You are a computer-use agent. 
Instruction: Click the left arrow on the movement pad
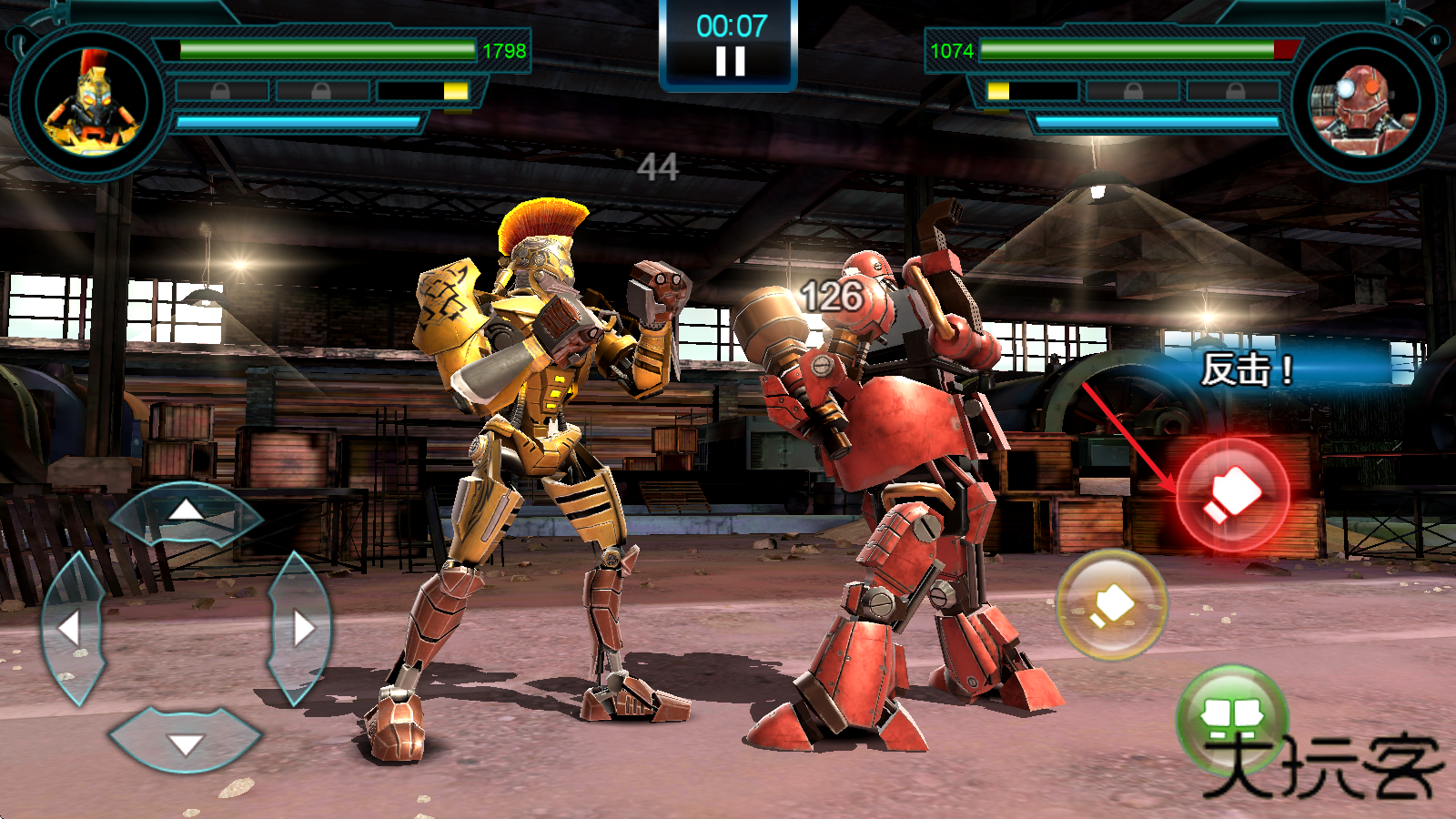(x=71, y=627)
